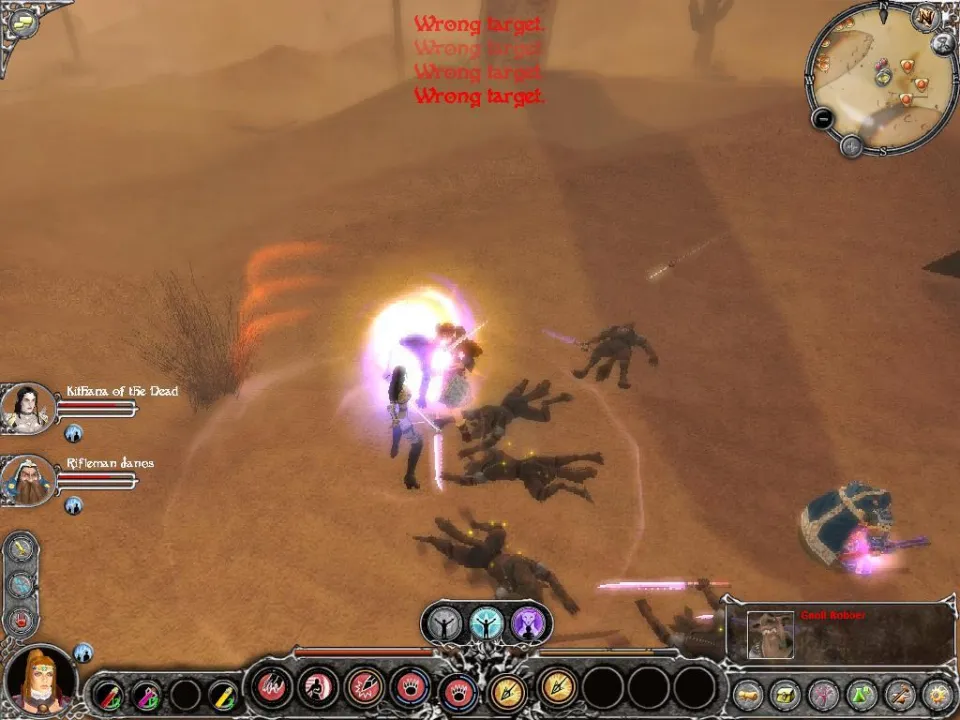Select the yellow sword relic slot
Screen dimensions: 960x720
(x=21, y=548)
